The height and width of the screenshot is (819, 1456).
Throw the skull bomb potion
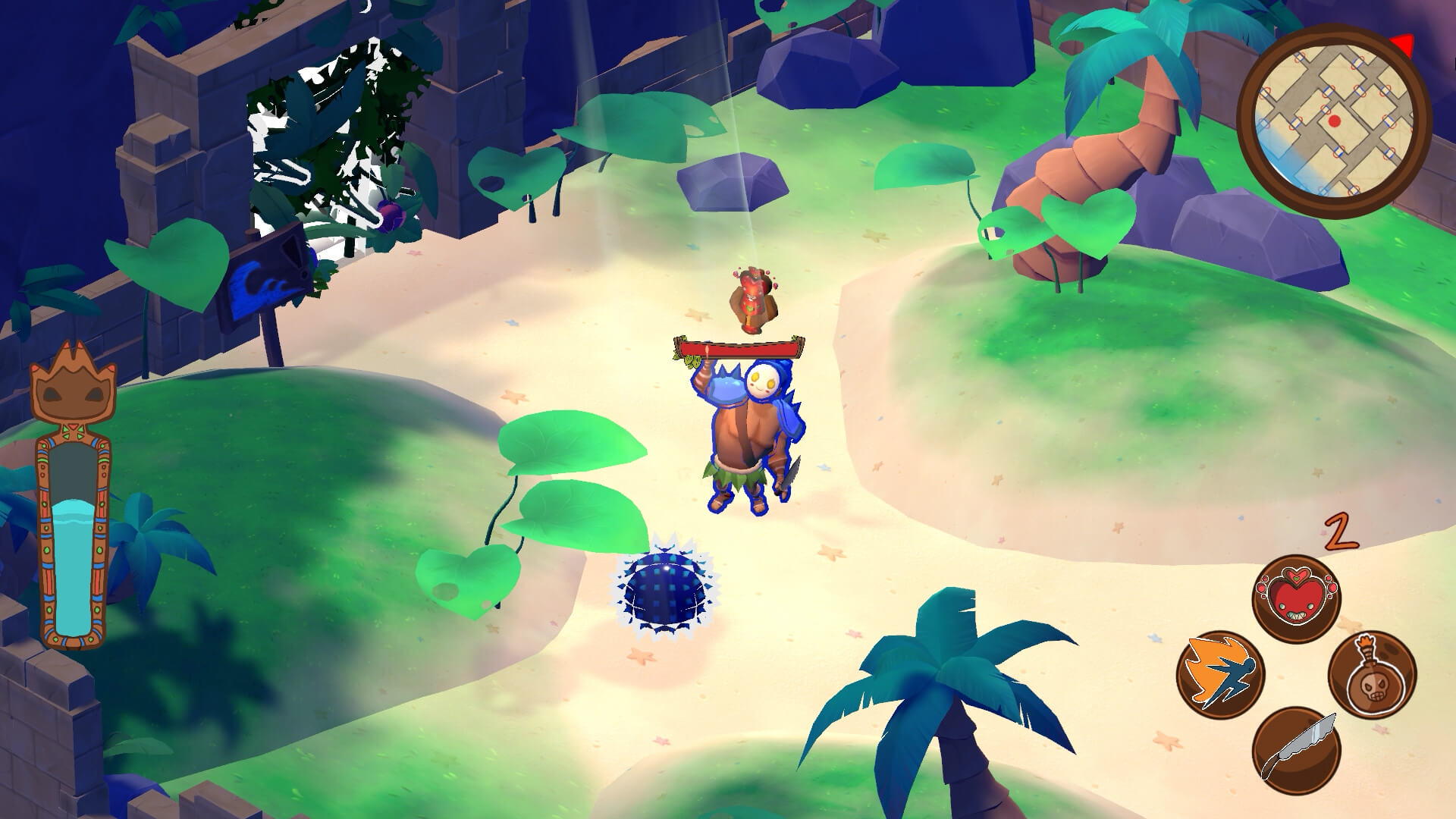pyautogui.click(x=1372, y=675)
